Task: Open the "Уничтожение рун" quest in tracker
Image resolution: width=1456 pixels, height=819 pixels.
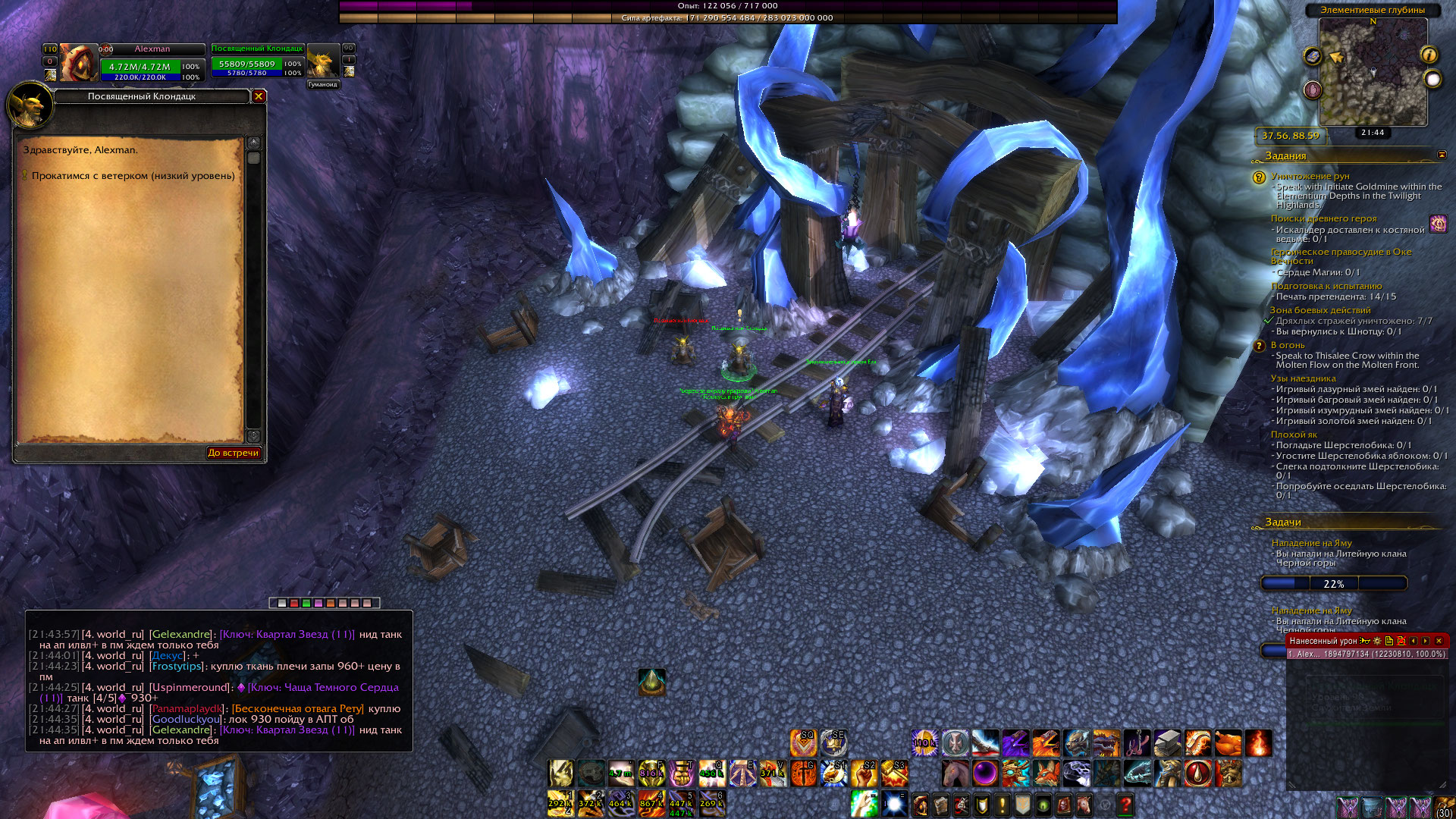Action: (1310, 176)
